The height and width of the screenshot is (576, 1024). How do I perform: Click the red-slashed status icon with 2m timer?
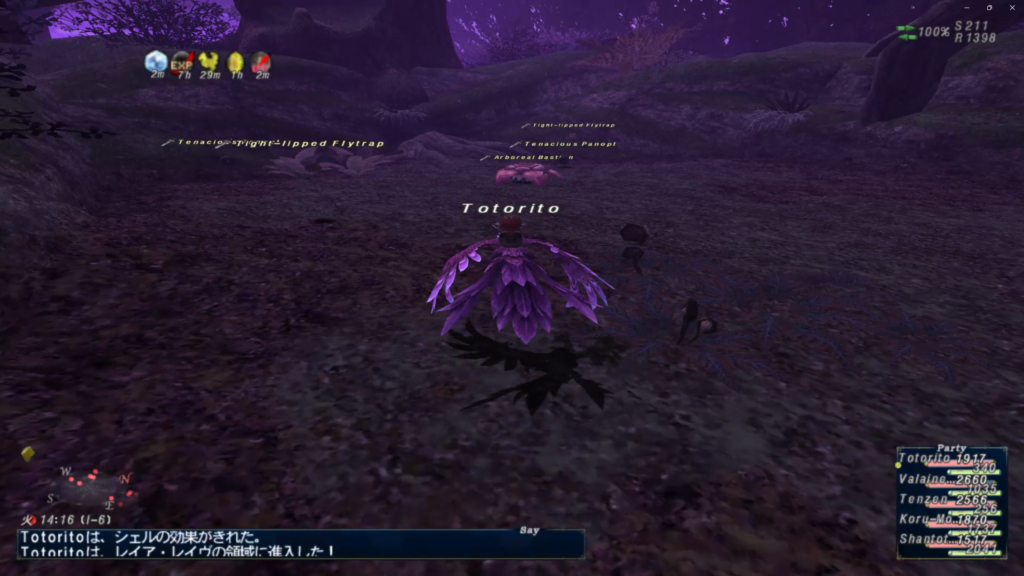(261, 63)
